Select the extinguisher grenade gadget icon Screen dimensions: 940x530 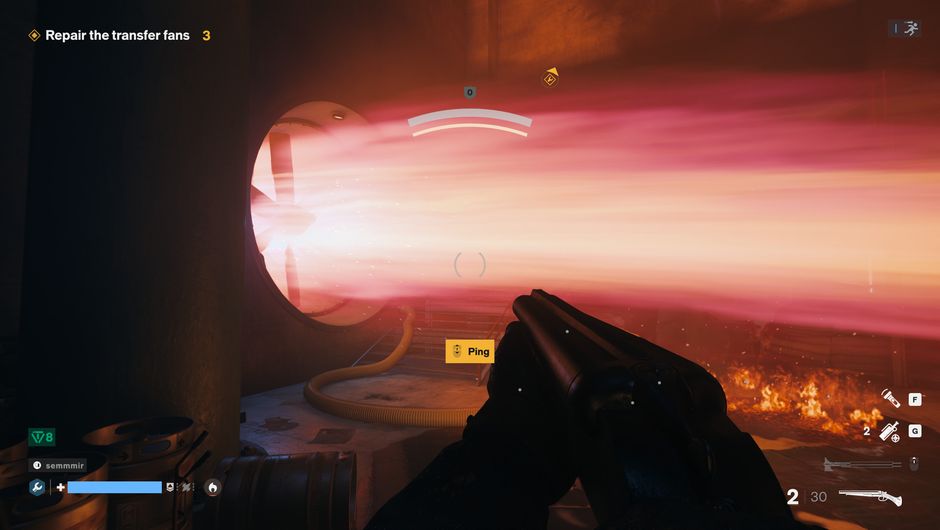coord(887,432)
